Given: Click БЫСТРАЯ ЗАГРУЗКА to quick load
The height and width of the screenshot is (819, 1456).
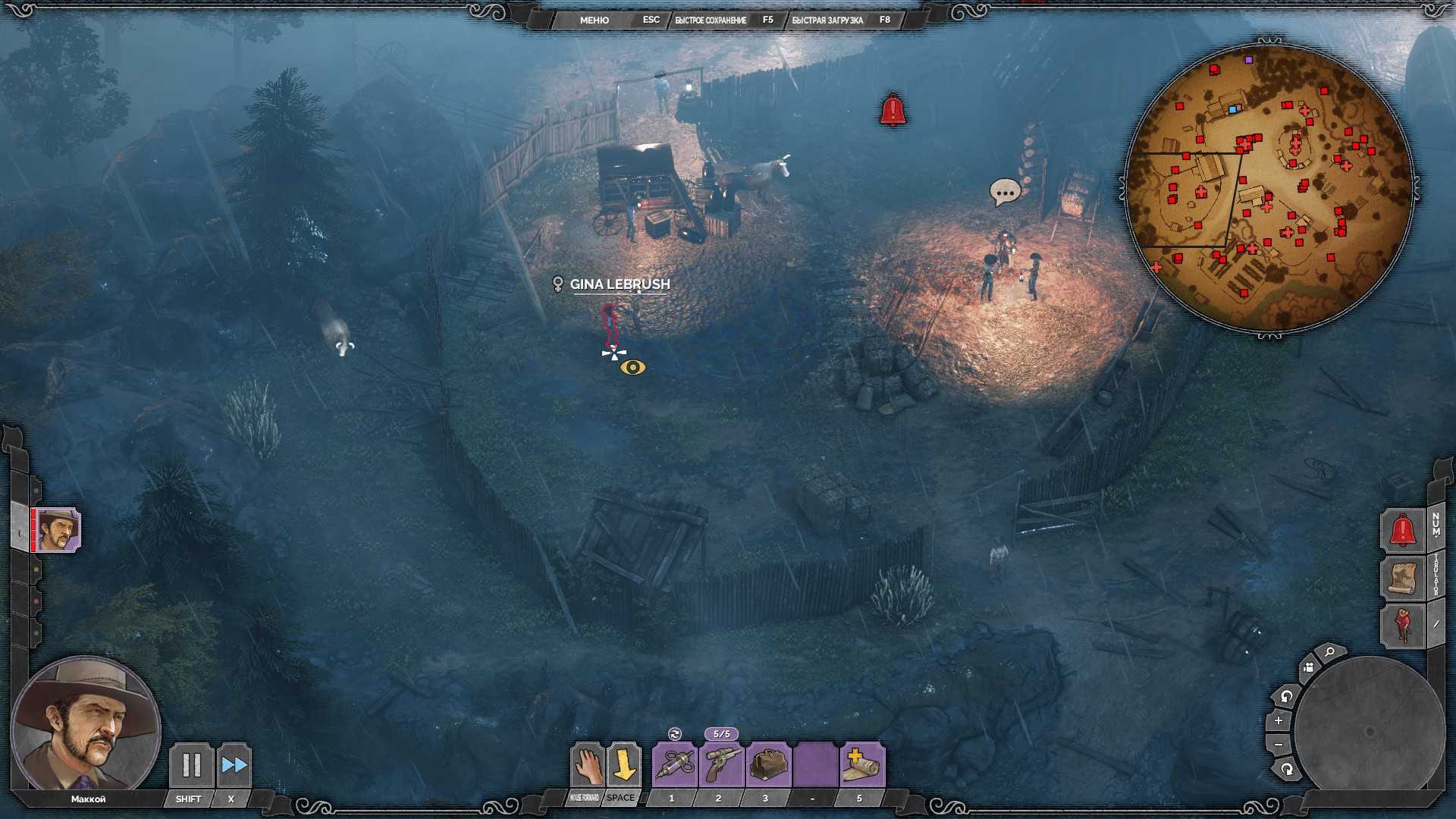Looking at the screenshot, I should tap(827, 20).
